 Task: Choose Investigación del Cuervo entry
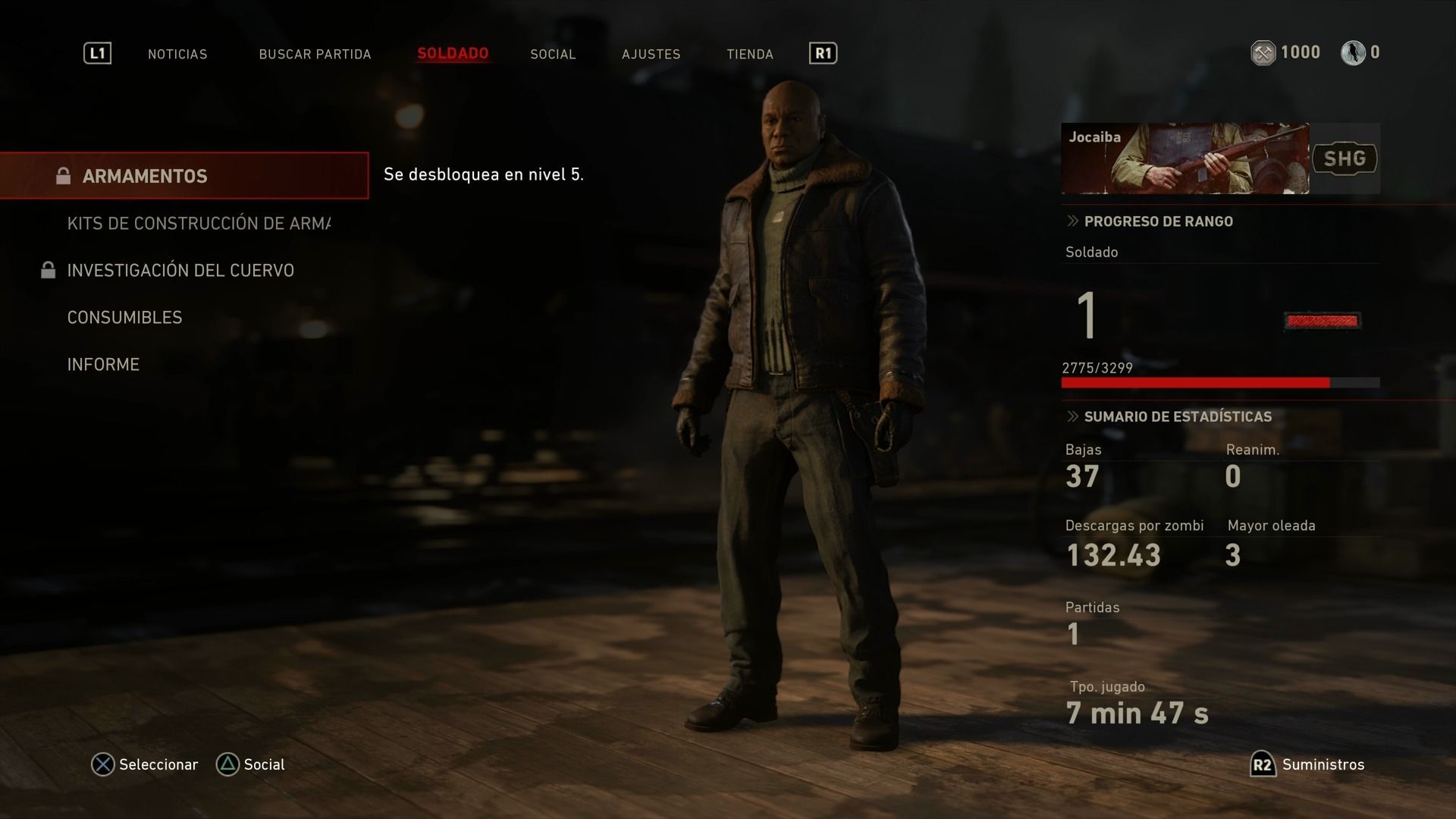coord(180,271)
